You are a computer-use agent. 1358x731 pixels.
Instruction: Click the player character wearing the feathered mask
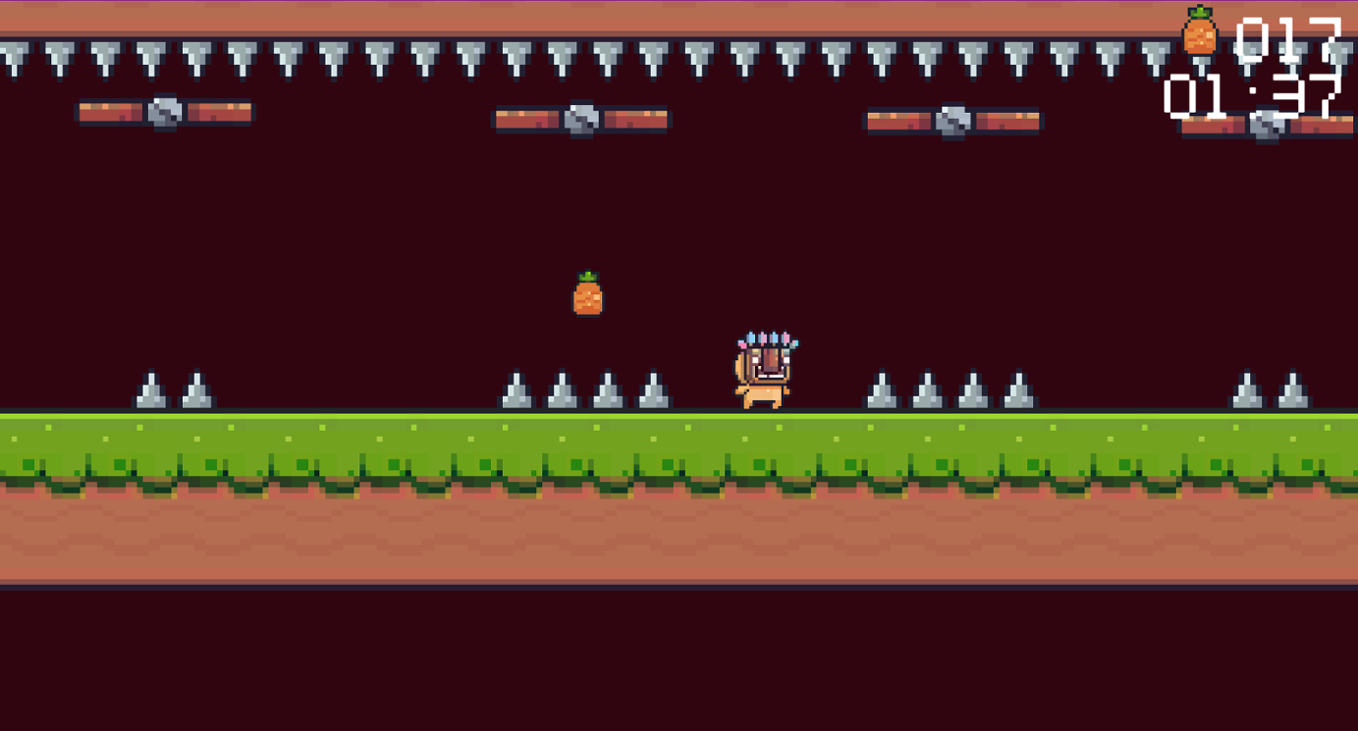click(x=765, y=370)
